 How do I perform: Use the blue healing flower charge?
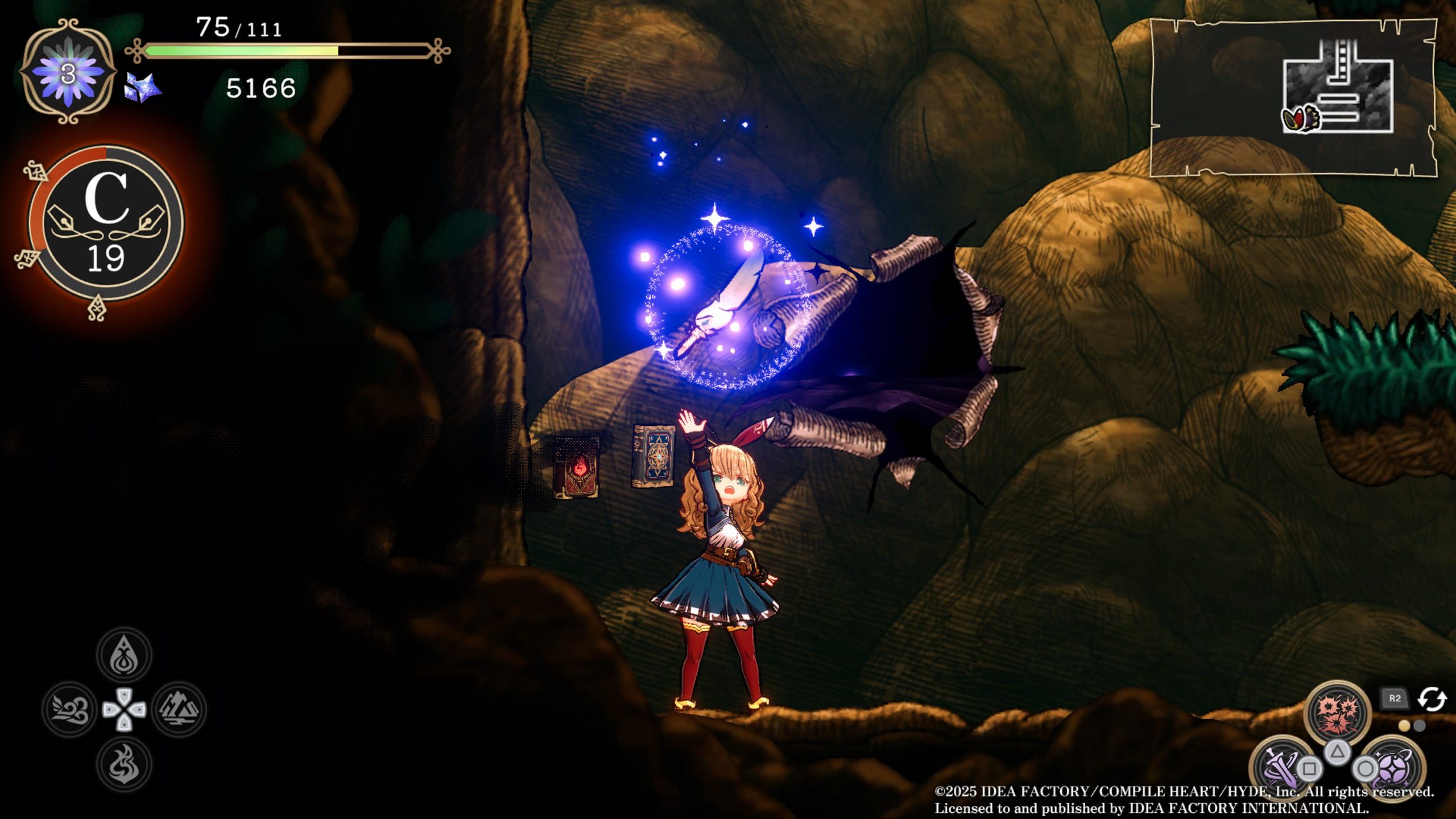point(68,72)
